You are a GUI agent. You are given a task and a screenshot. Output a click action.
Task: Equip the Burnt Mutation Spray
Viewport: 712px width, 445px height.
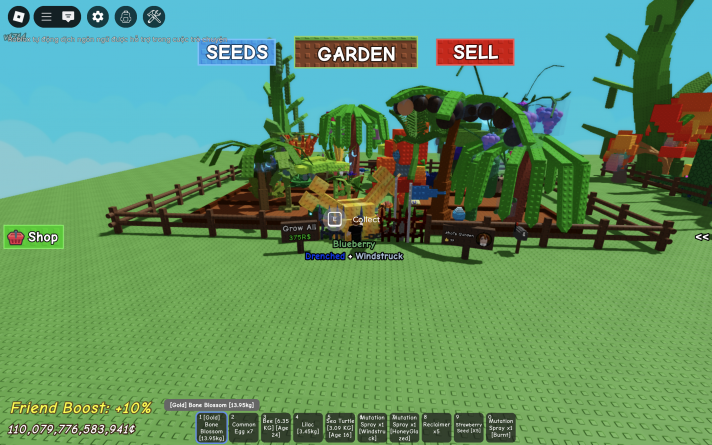(x=501, y=428)
